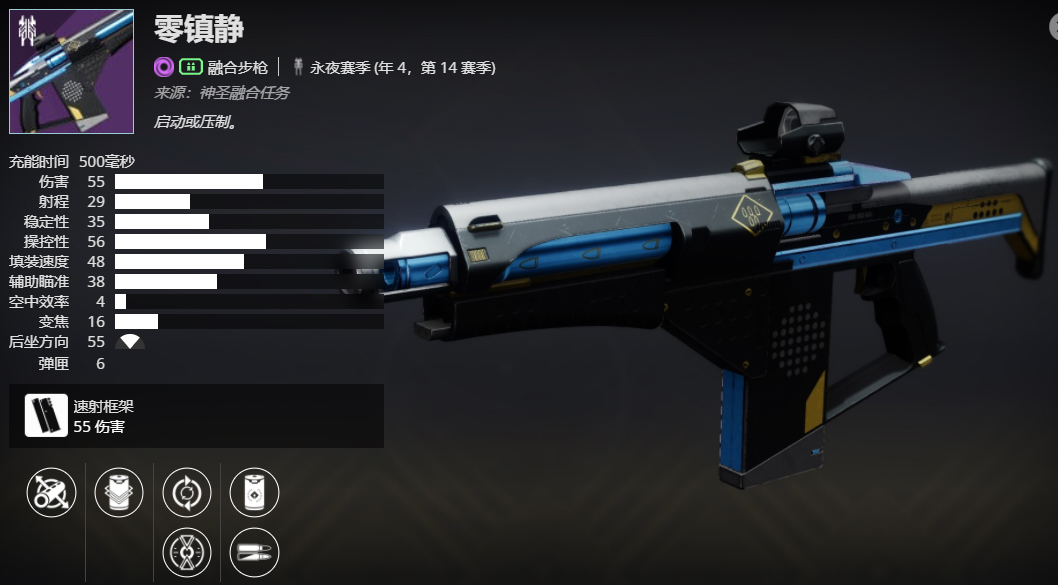1058x585 pixels.
Task: Pick the circular reload arrows trait perk
Action: pyautogui.click(x=187, y=492)
